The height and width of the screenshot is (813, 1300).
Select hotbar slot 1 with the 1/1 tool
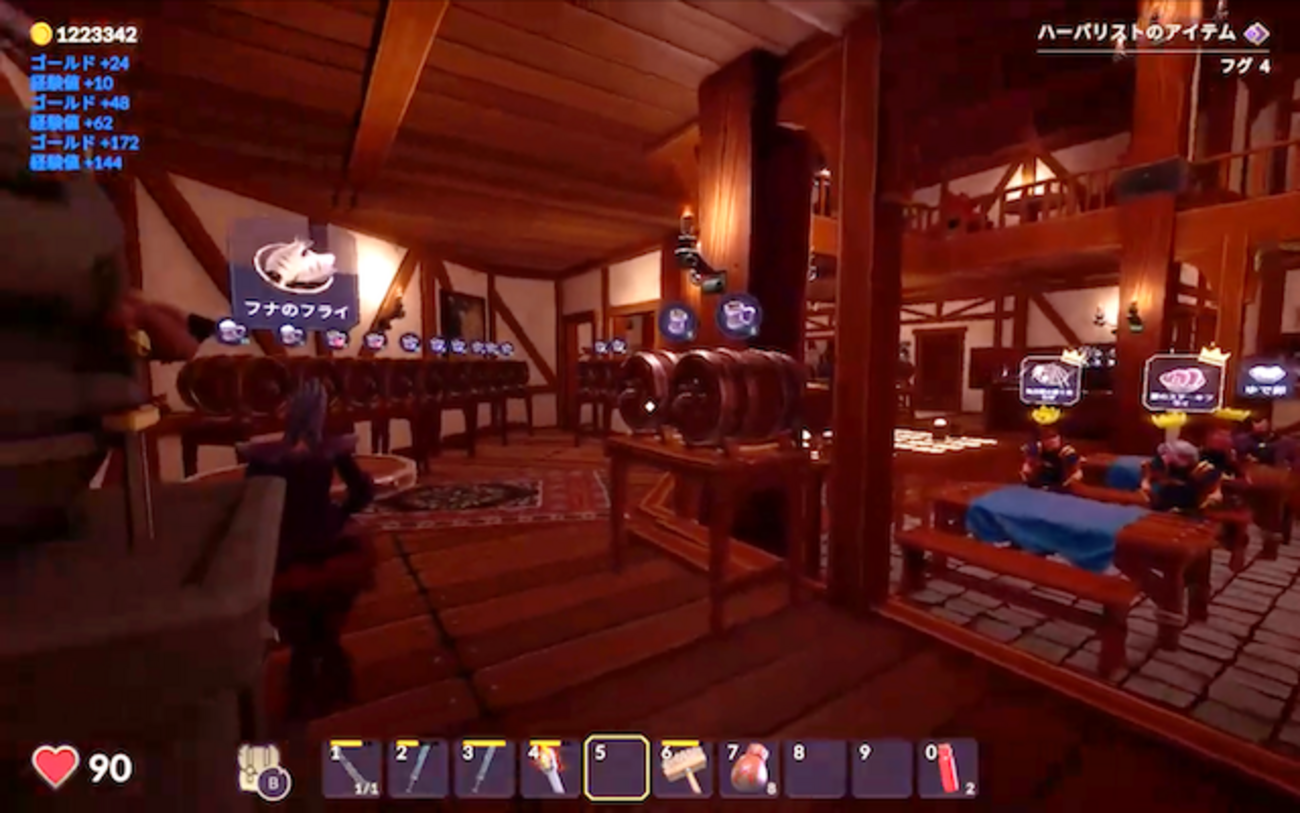pos(352,769)
